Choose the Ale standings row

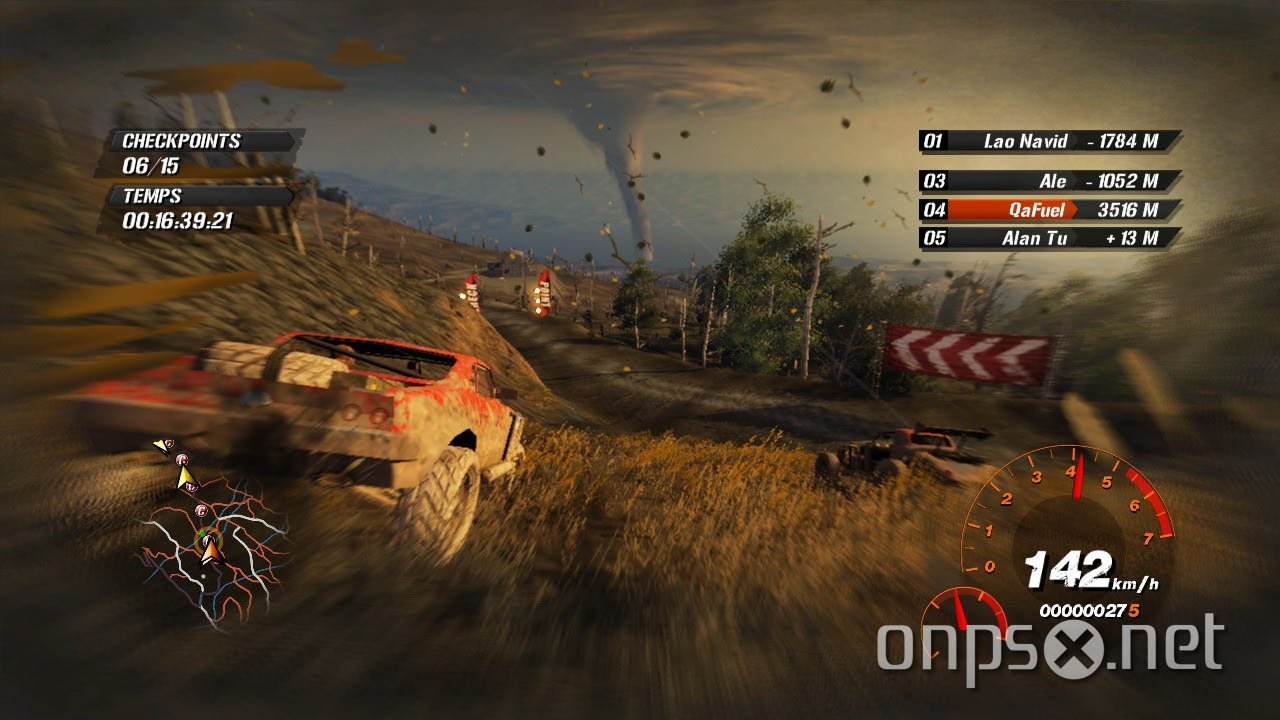[1050, 181]
